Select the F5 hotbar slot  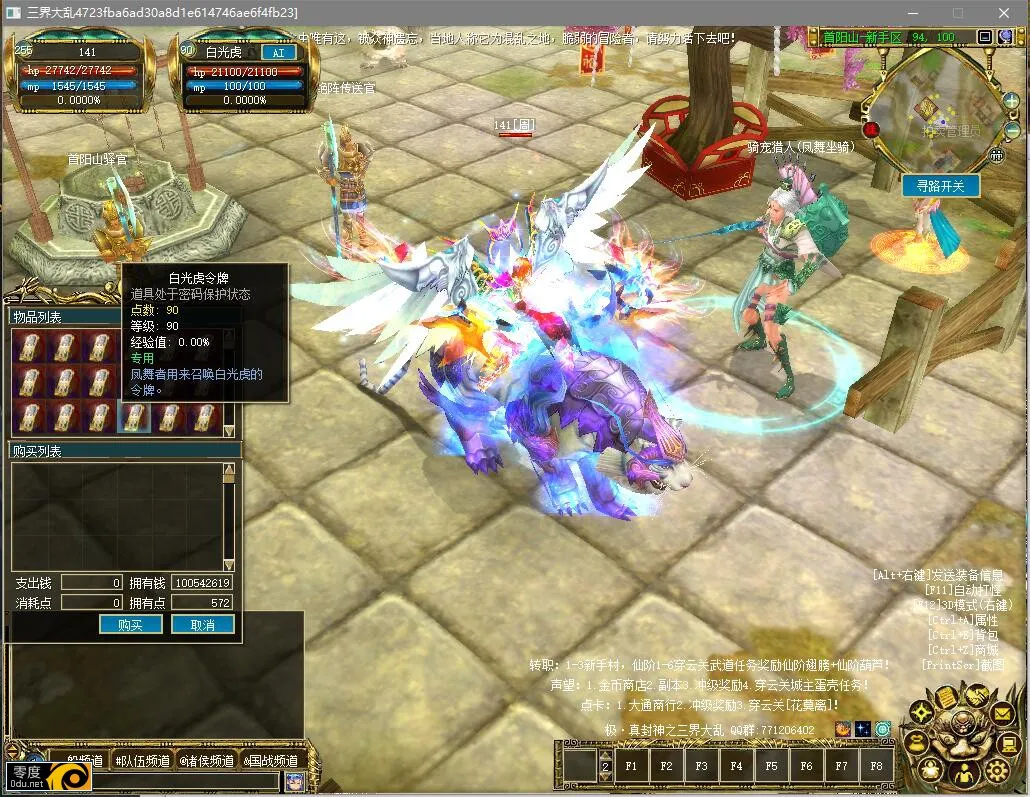pos(771,766)
